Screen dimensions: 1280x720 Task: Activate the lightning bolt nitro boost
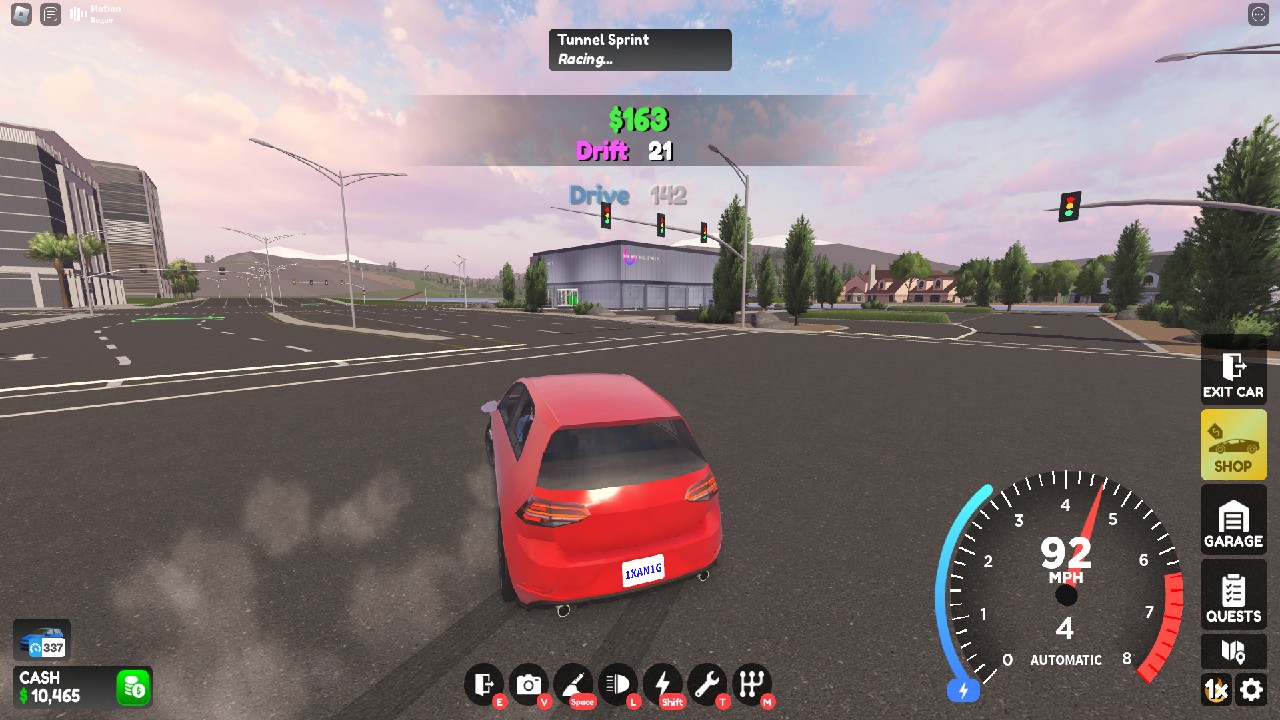pos(662,685)
